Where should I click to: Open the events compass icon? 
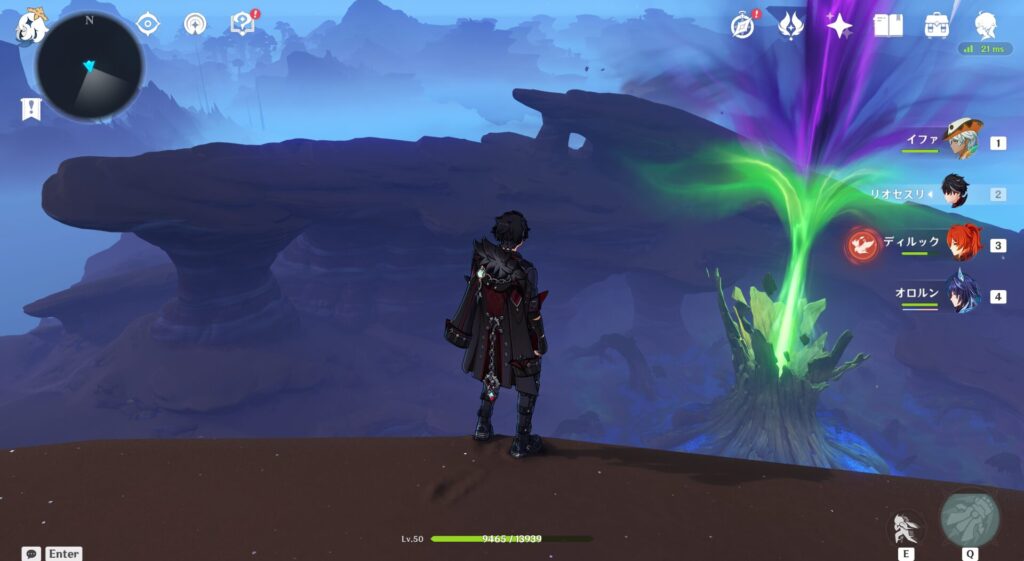pyautogui.click(x=743, y=25)
